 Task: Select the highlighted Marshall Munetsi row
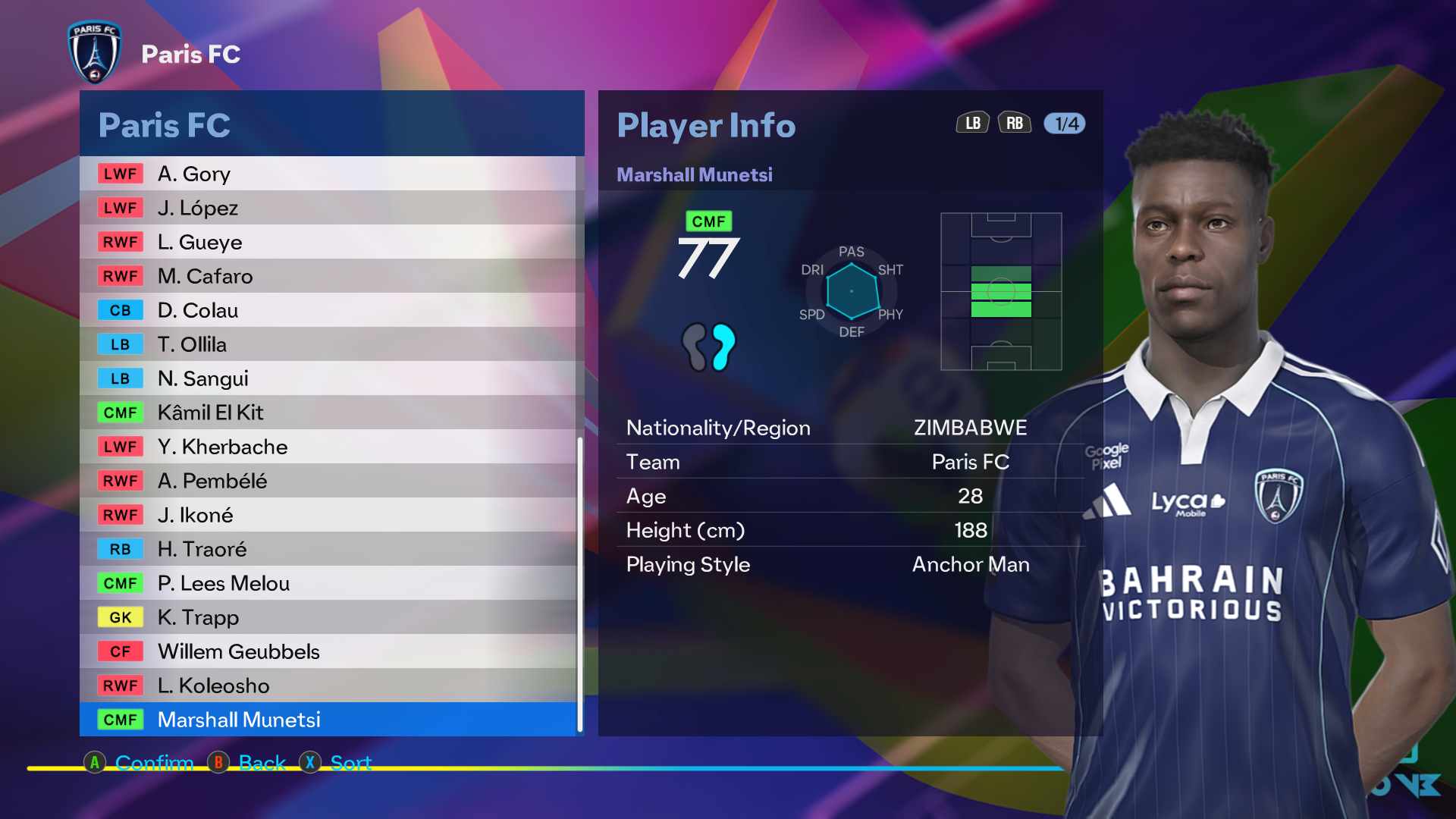coord(328,720)
